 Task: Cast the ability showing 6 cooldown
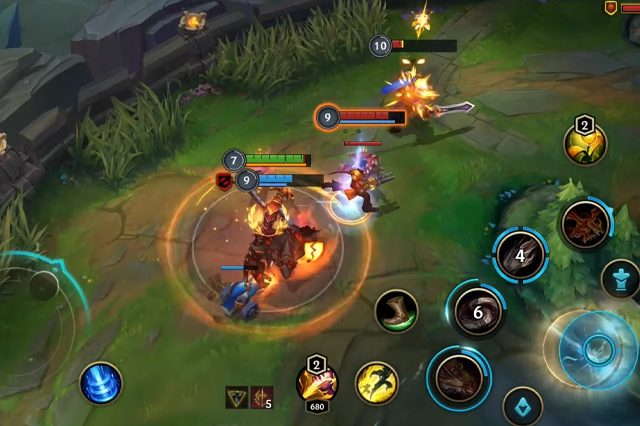point(477,311)
